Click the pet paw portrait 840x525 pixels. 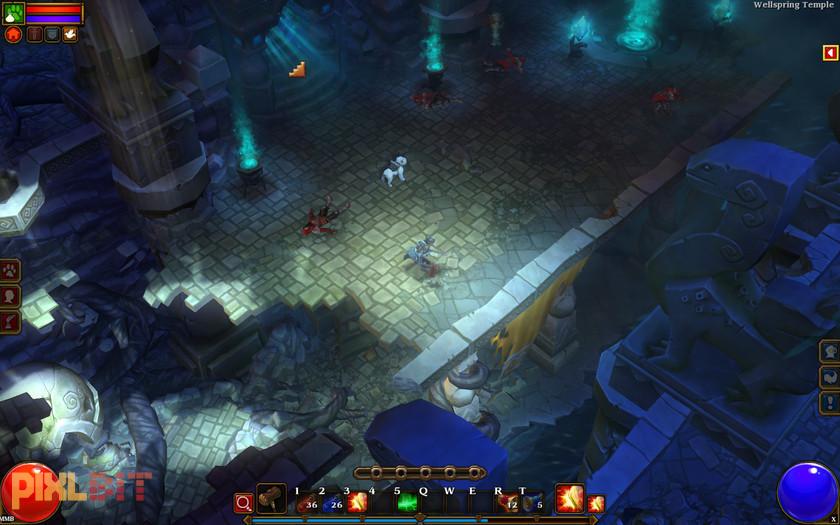[x=12, y=13]
